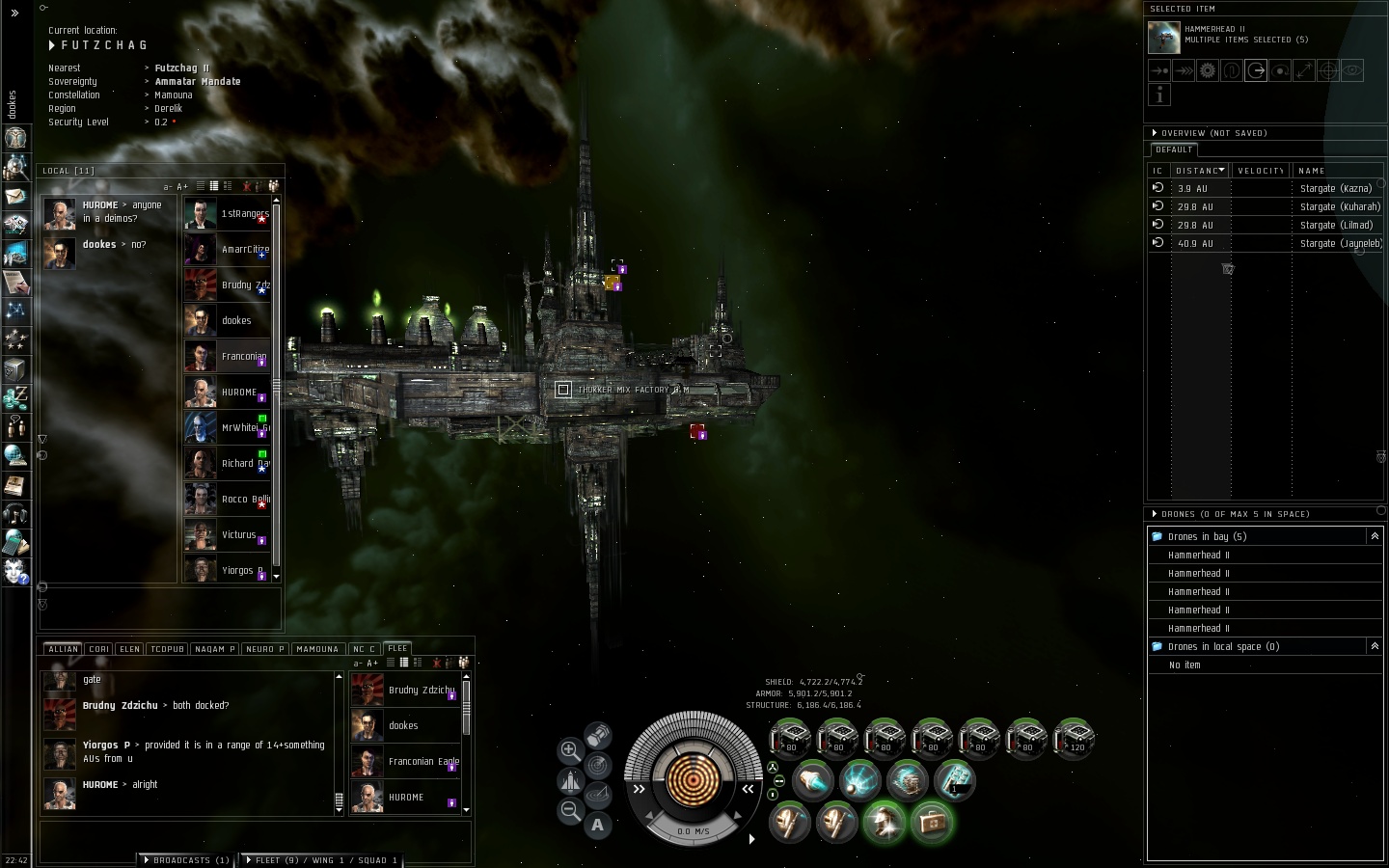Show info for the selected Hammerhead II
The width and height of the screenshot is (1389, 868).
tap(1159, 94)
